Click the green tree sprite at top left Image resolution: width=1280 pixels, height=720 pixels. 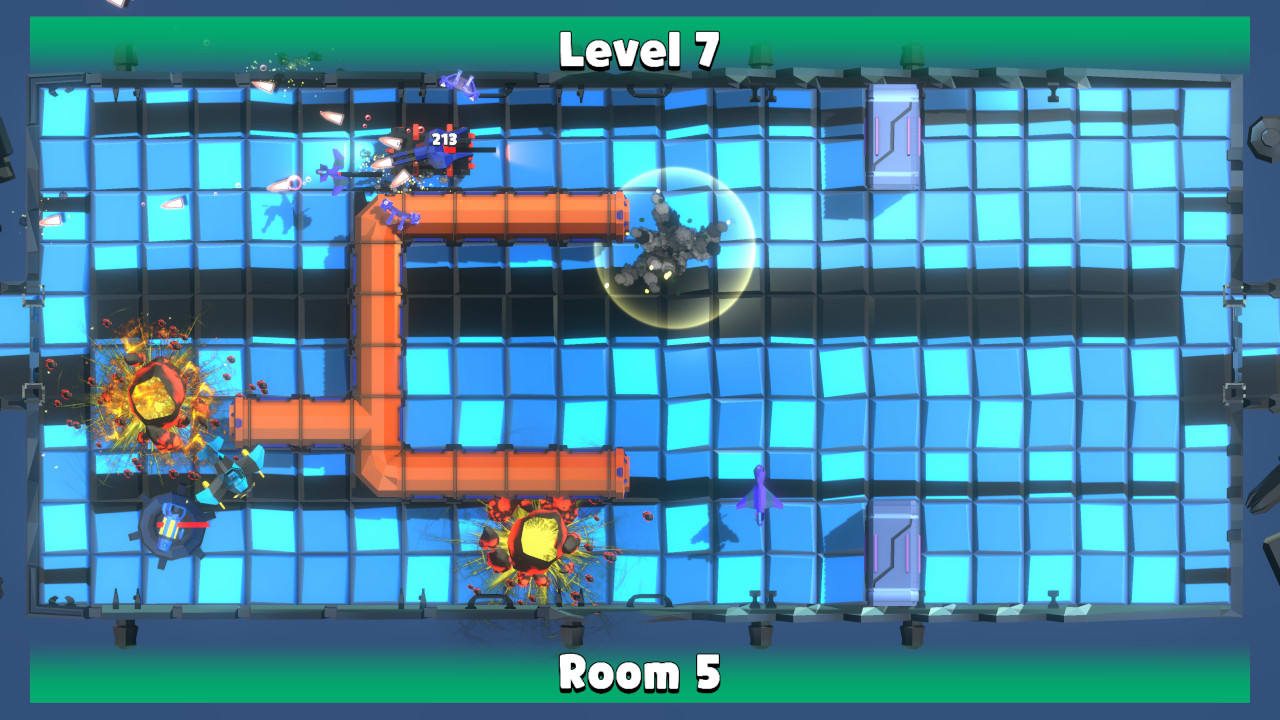click(125, 55)
